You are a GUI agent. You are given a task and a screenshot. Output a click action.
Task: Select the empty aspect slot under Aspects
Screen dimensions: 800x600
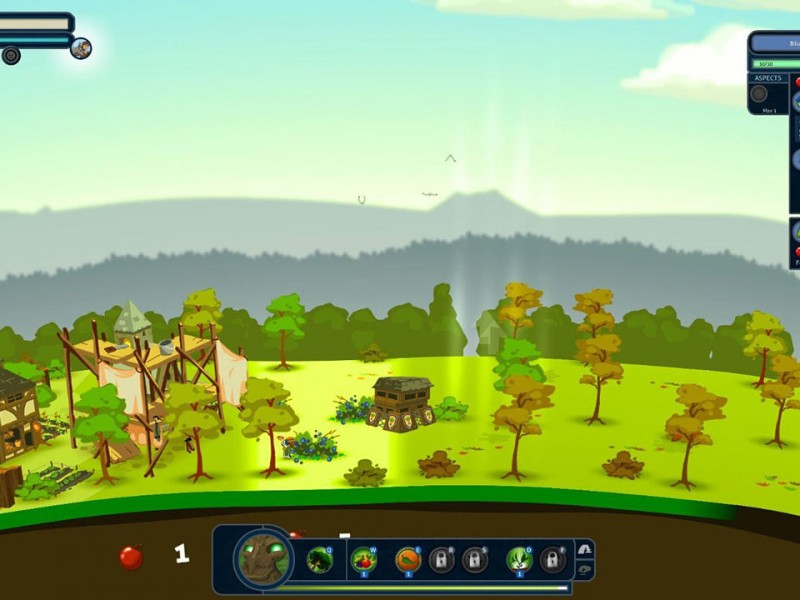759,94
